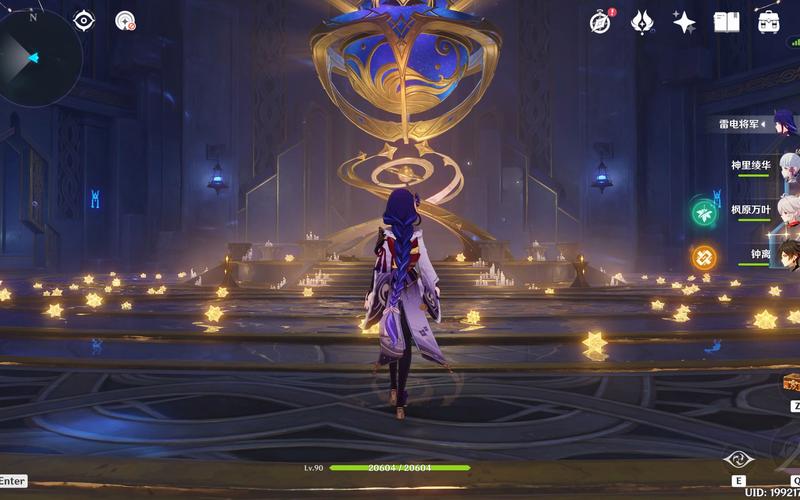Open the winged flame events icon
This screenshot has height=500, width=800.
click(642, 23)
